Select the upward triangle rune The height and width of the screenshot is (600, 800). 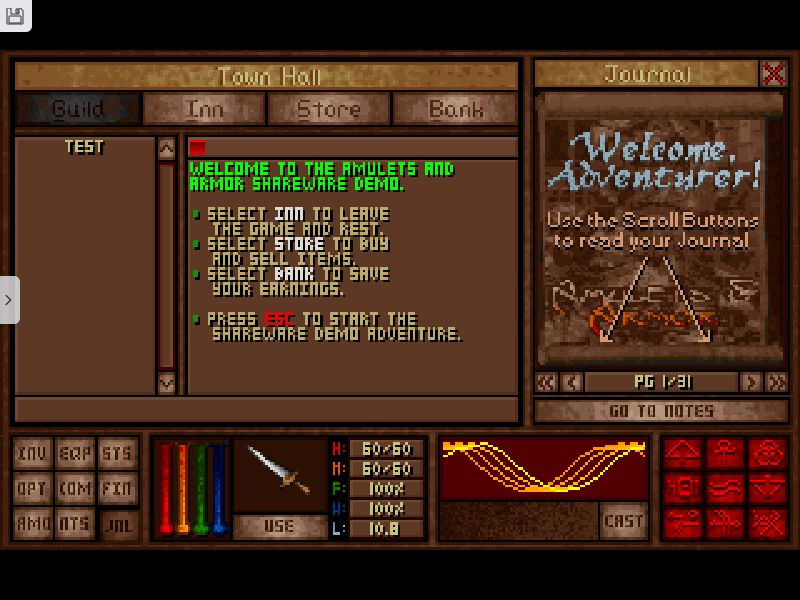tap(682, 454)
